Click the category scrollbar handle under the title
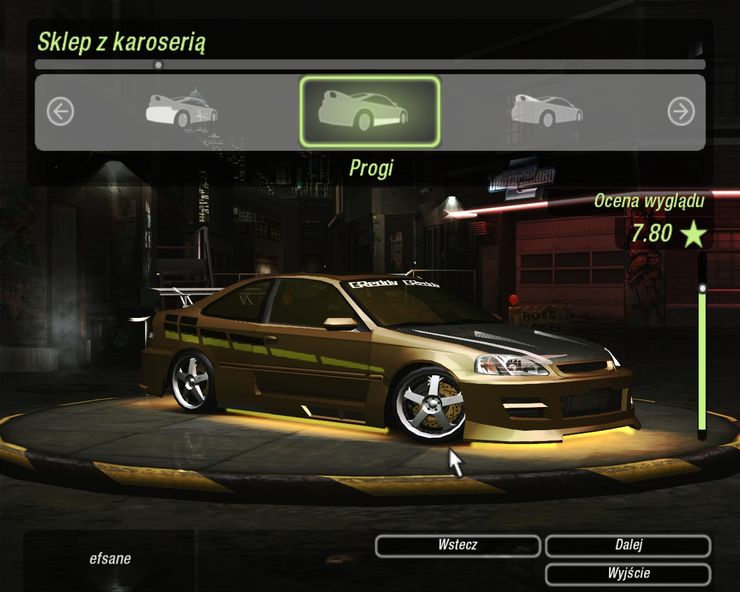Image resolution: width=740 pixels, height=592 pixels. [158, 65]
